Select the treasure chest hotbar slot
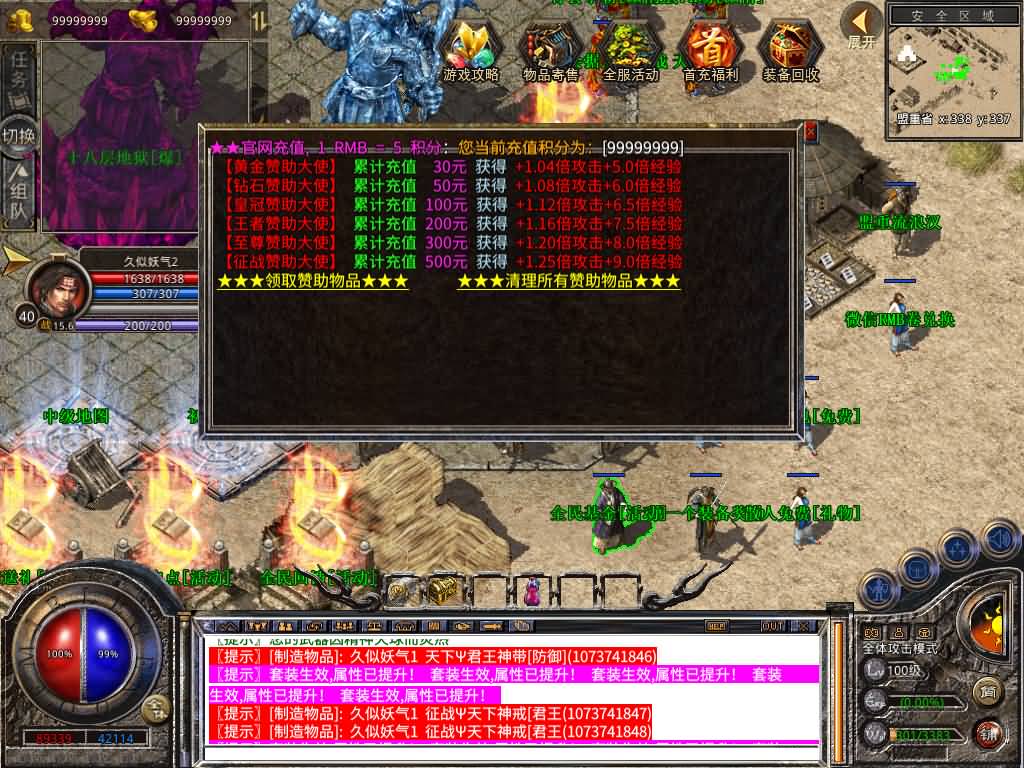Viewport: 1024px width, 768px height. click(443, 591)
